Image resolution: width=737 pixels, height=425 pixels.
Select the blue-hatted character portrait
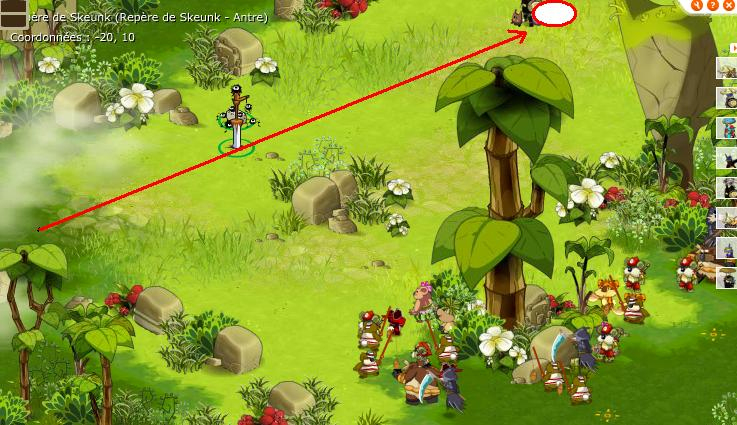point(727,129)
